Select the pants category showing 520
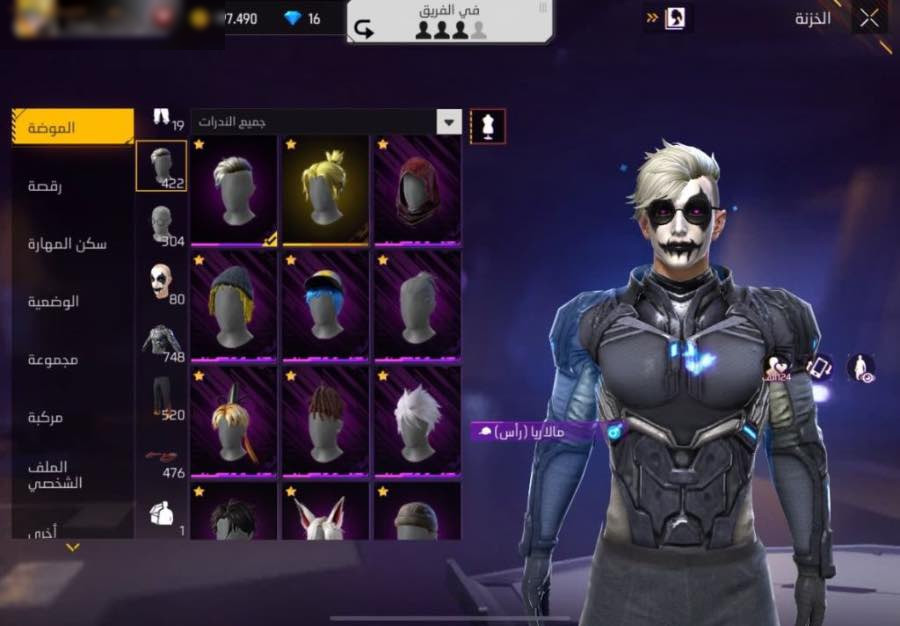Screen dimensions: 900x626 tap(161, 398)
